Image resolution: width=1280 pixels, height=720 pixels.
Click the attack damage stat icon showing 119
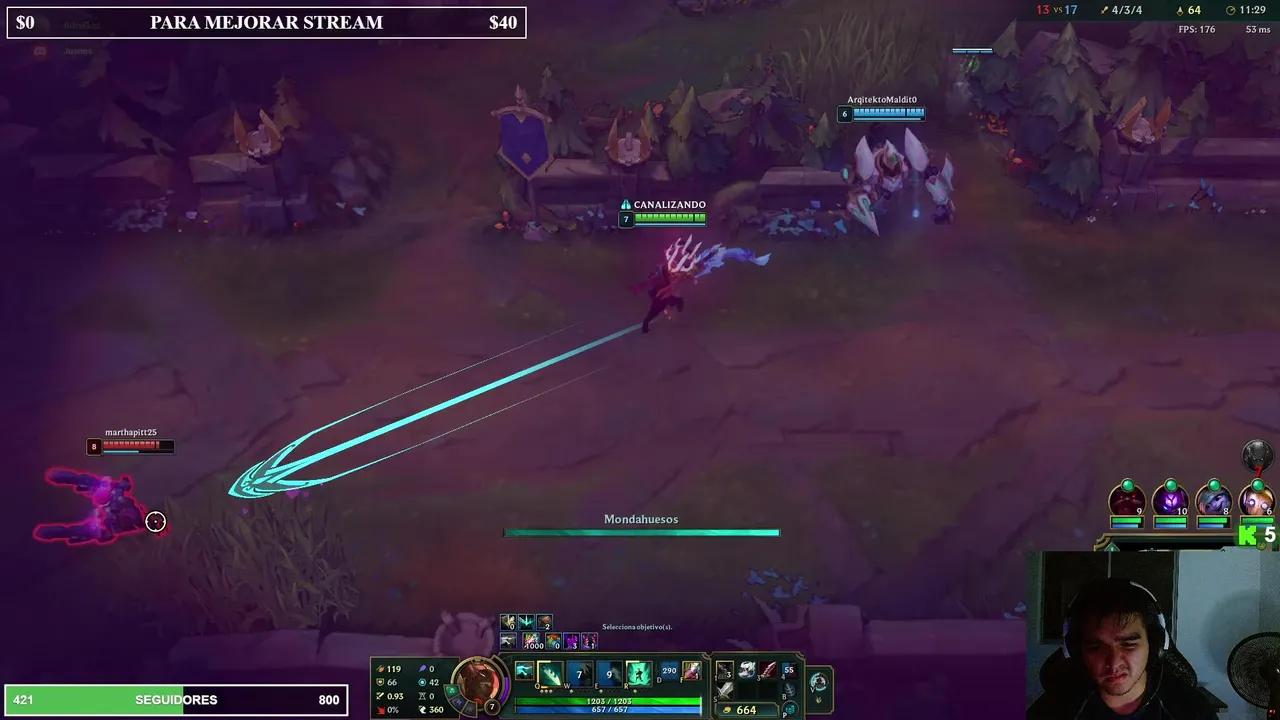pos(379,668)
